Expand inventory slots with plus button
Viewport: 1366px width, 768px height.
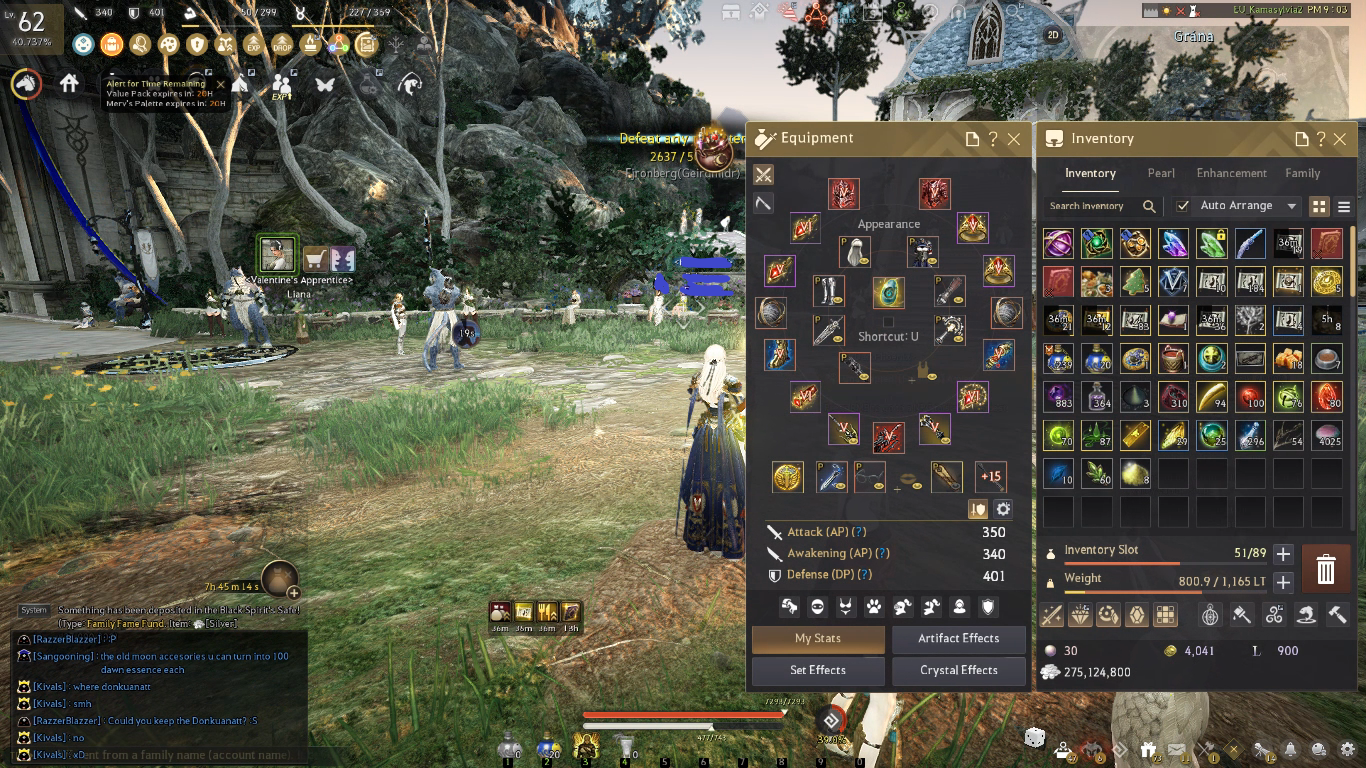click(1284, 553)
